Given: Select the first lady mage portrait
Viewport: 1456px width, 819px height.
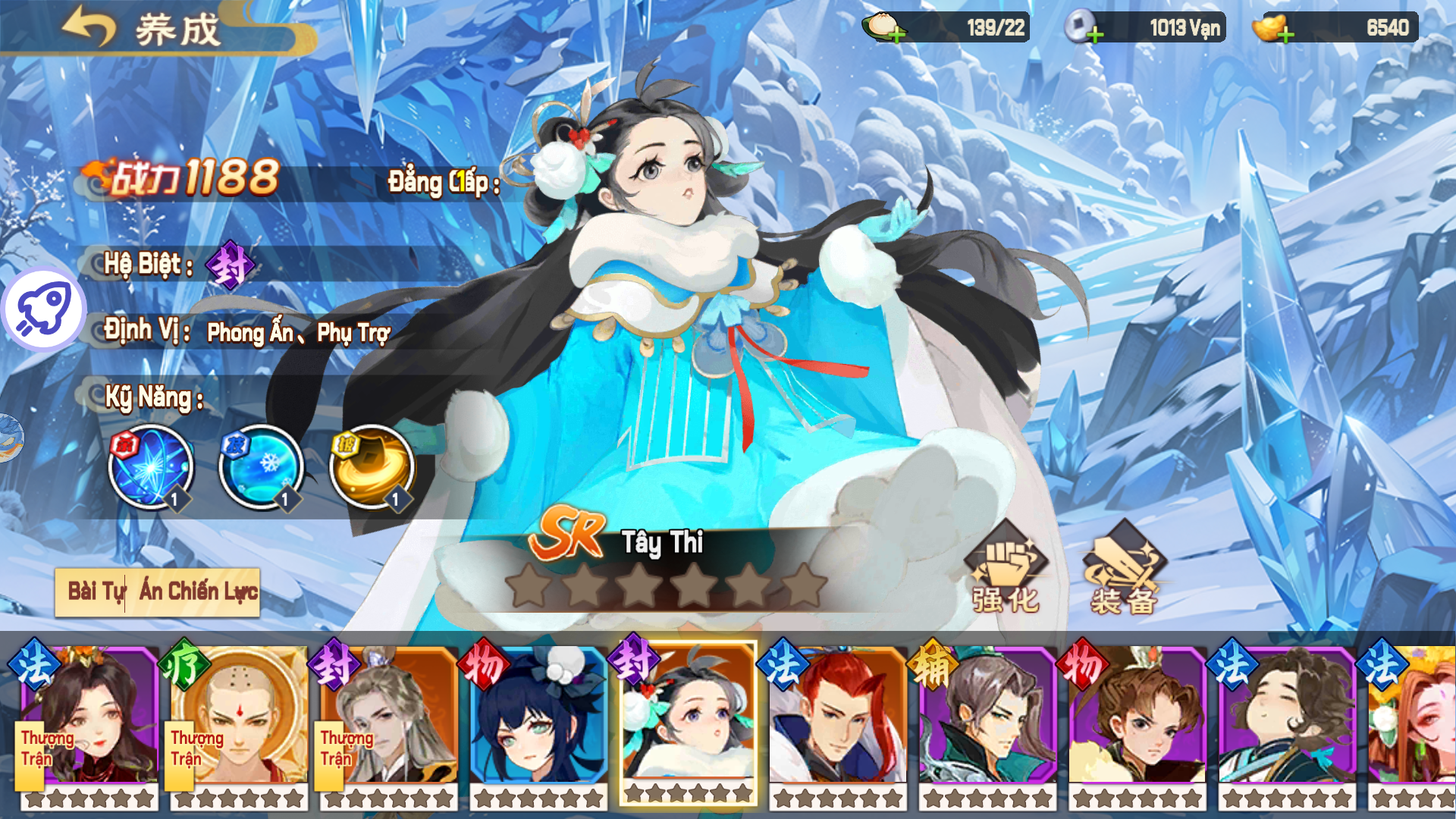Looking at the screenshot, I should [89, 717].
